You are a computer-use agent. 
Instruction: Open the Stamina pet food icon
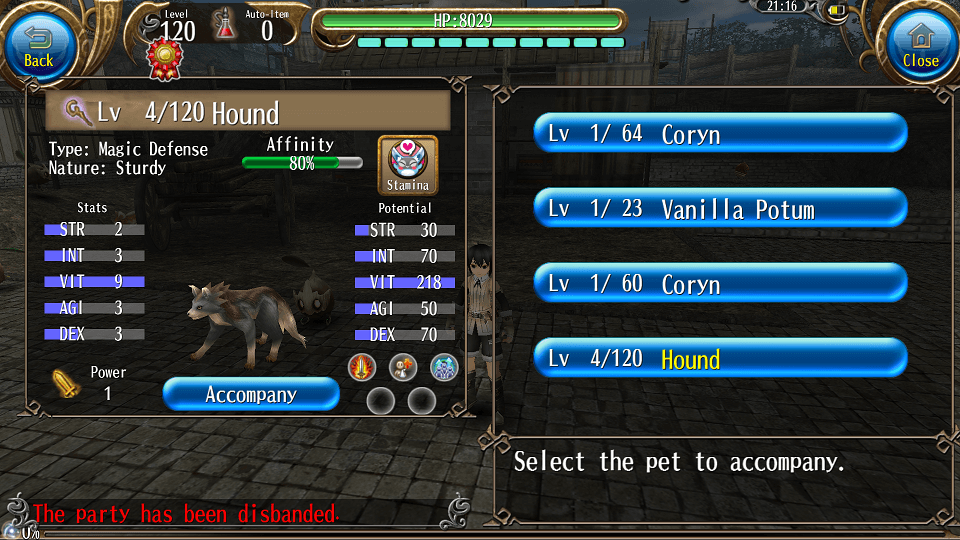pos(408,165)
